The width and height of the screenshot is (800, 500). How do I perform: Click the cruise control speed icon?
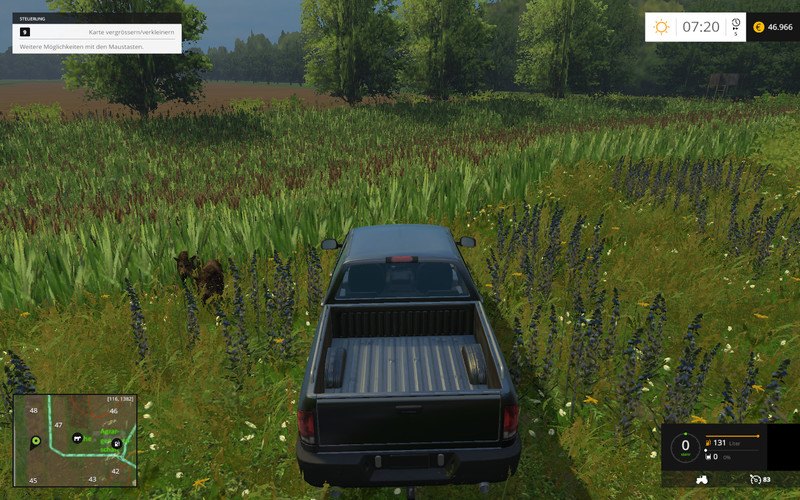click(x=756, y=480)
